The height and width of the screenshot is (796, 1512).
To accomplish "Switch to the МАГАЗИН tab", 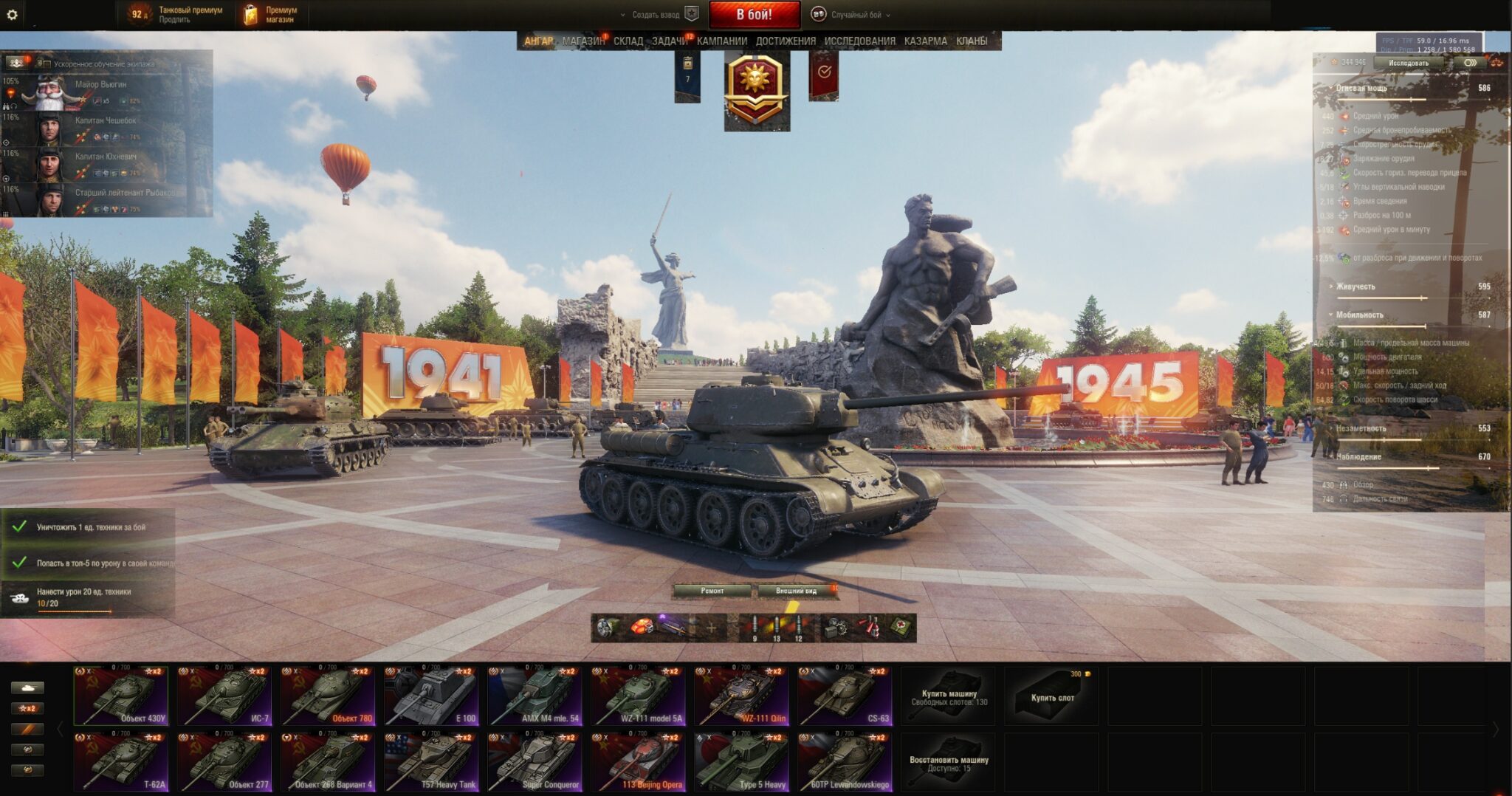I will [583, 41].
